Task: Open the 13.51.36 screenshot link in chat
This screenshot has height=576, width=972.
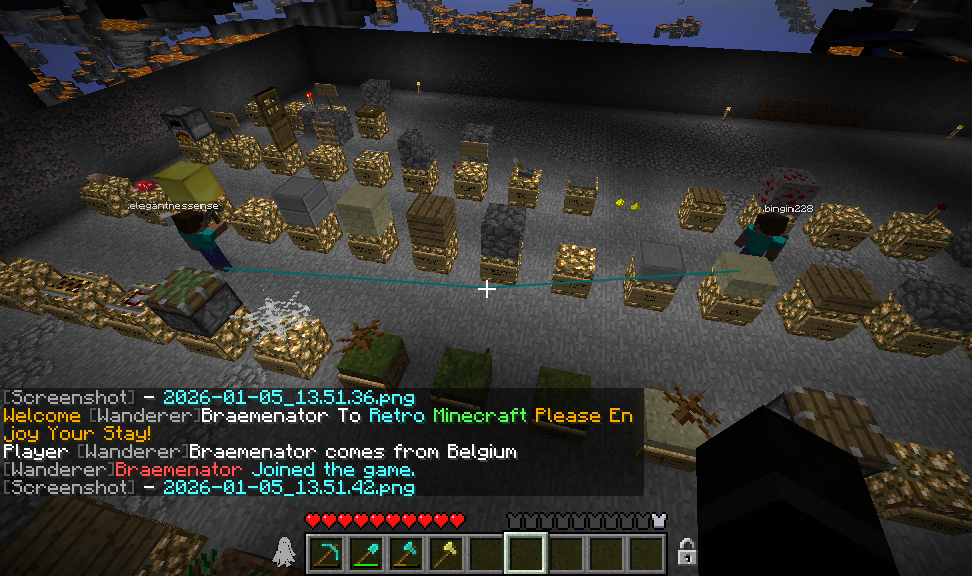Action: coord(288,398)
